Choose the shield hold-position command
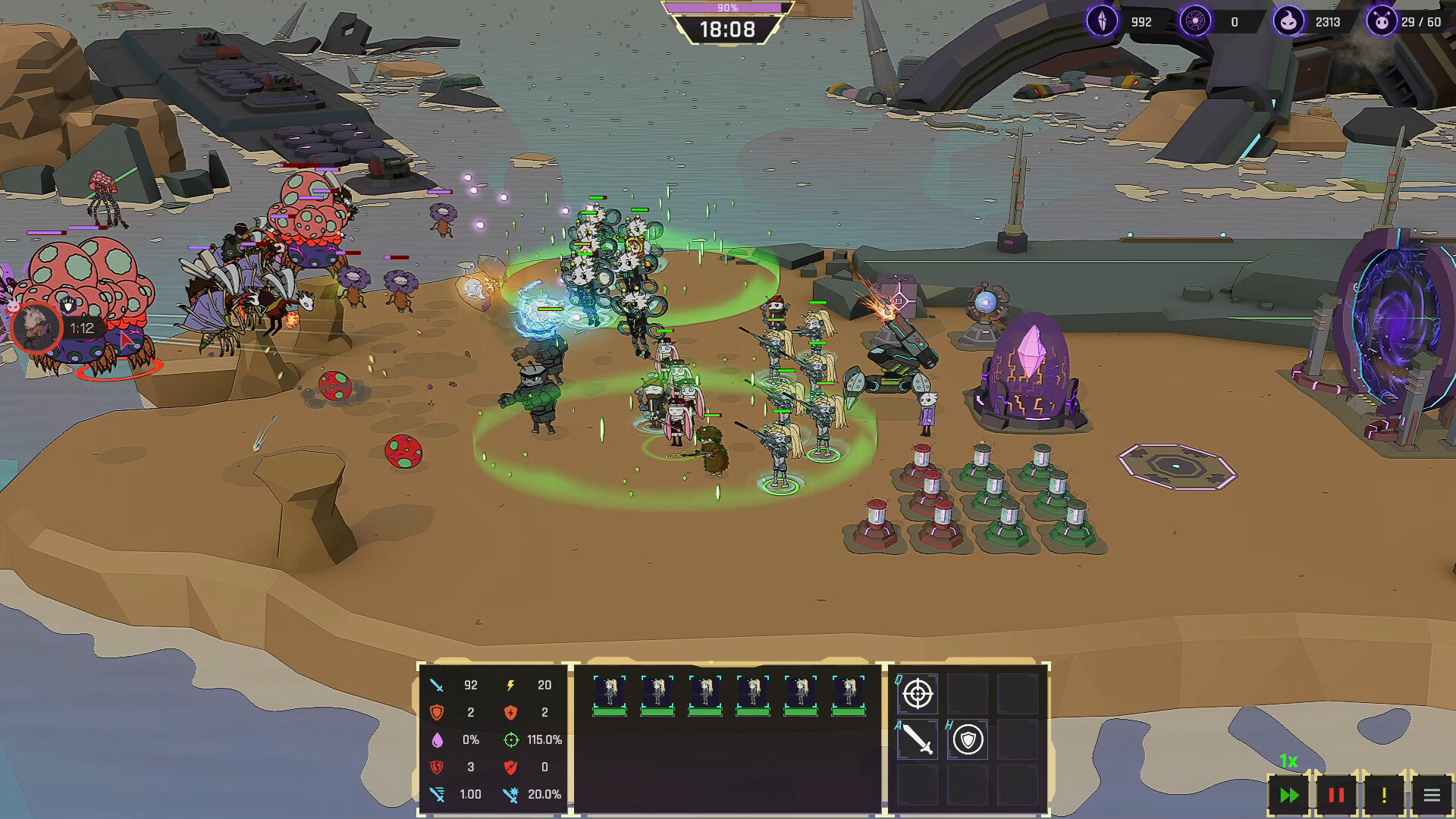Viewport: 1456px width, 819px height. click(968, 739)
